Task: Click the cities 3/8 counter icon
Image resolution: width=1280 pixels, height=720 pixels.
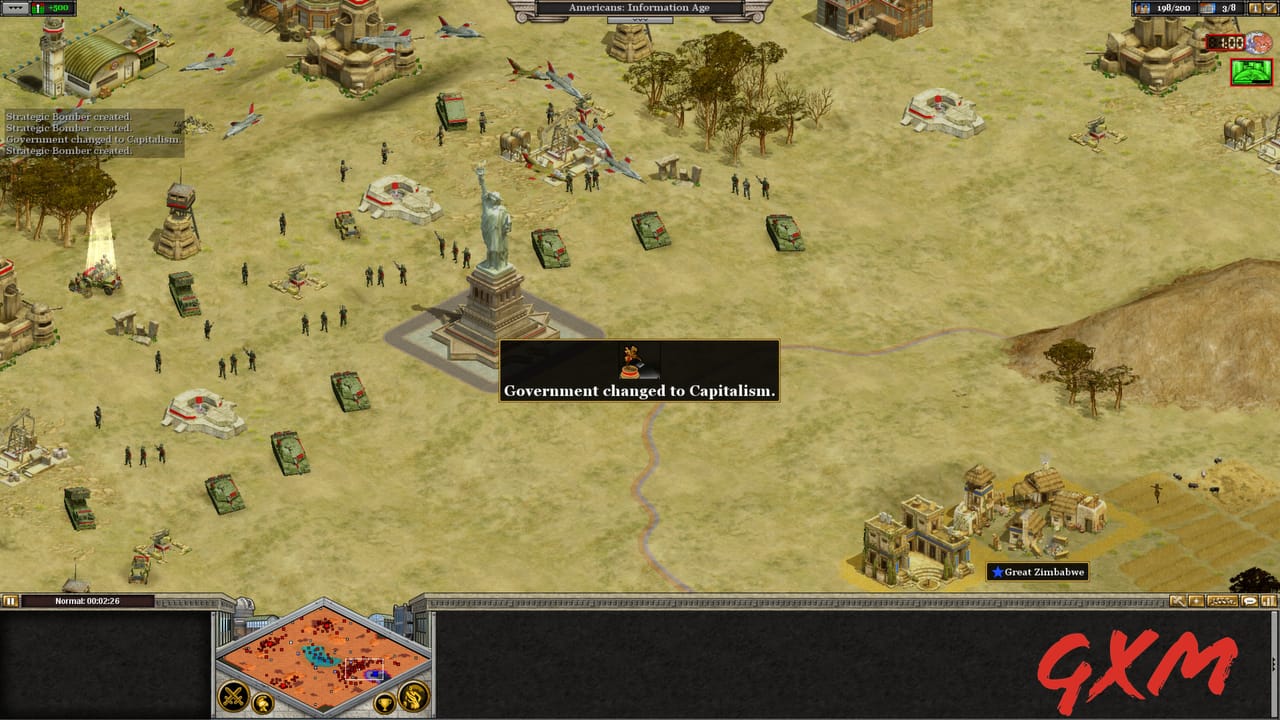Action: point(1208,8)
